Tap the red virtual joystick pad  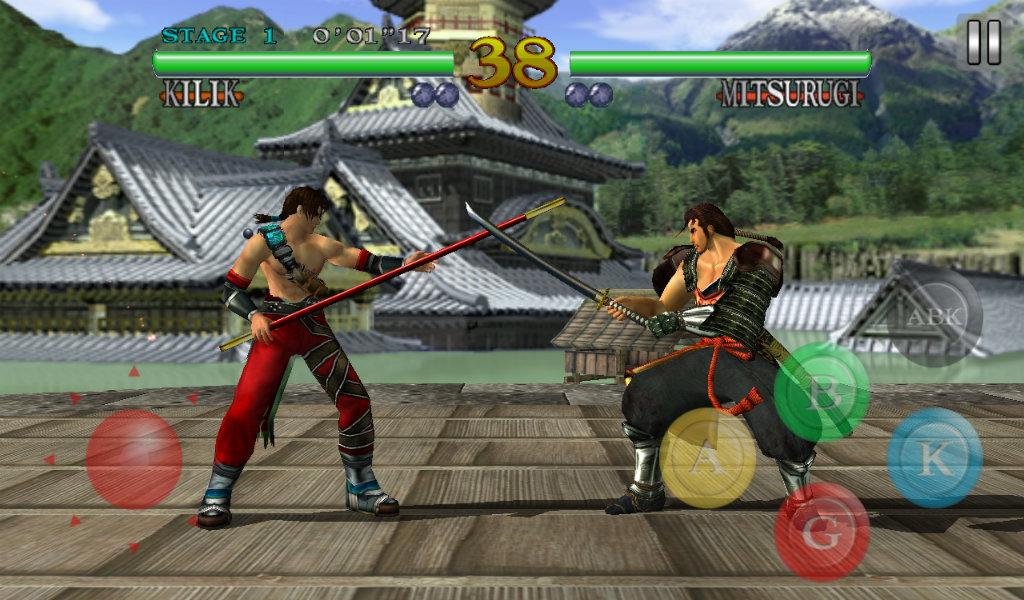[134, 459]
